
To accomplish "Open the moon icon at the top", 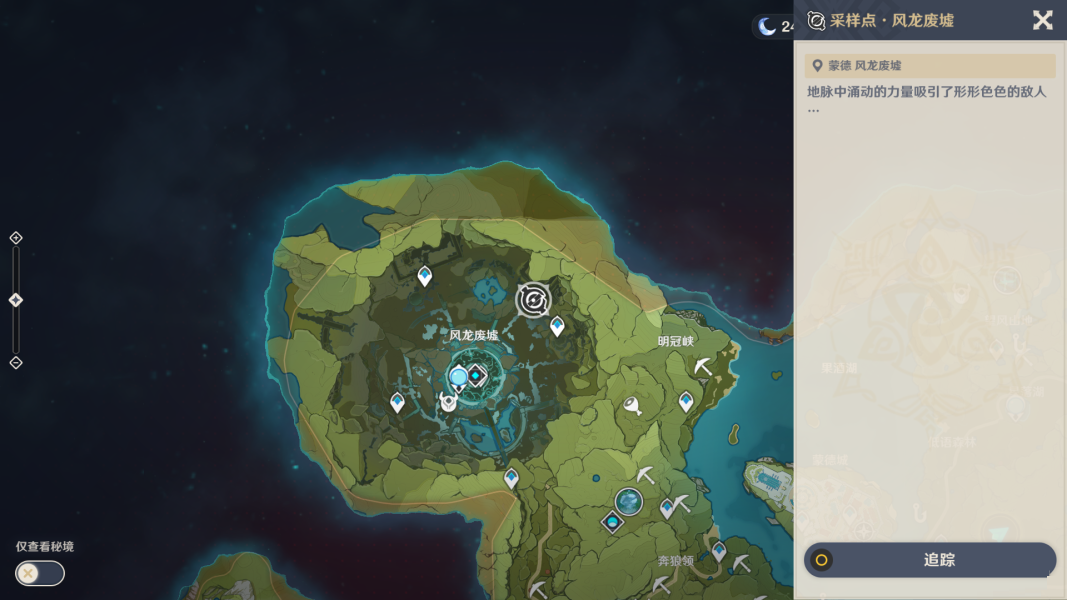I will pos(767,26).
